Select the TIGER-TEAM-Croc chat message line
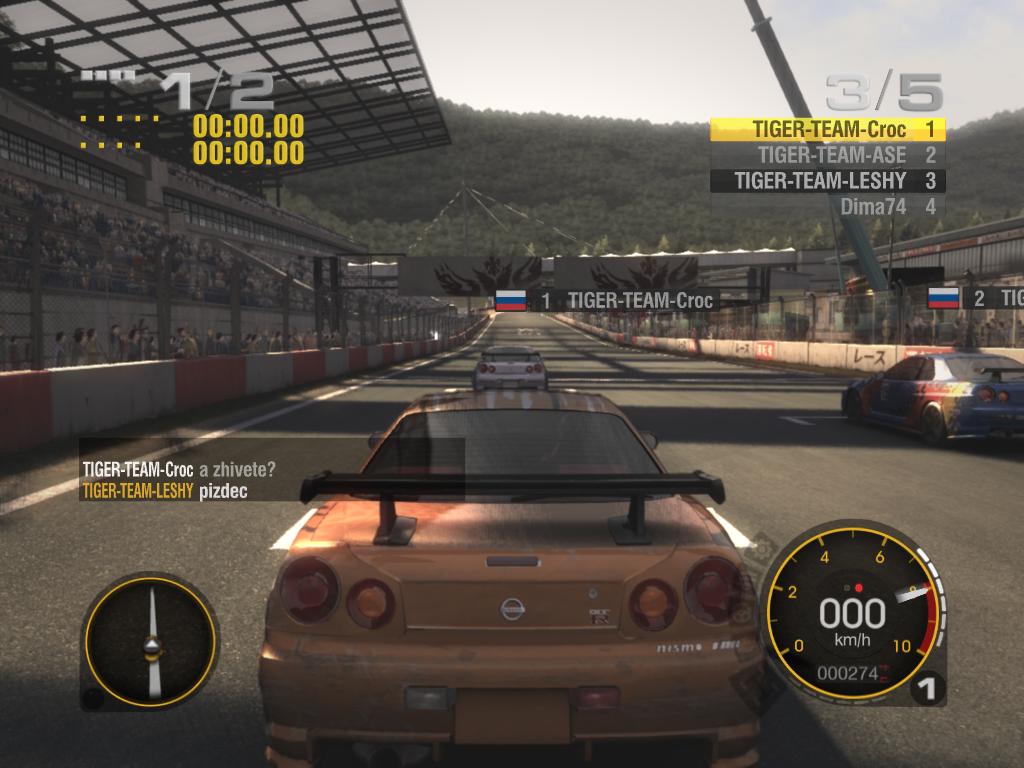 (178, 468)
